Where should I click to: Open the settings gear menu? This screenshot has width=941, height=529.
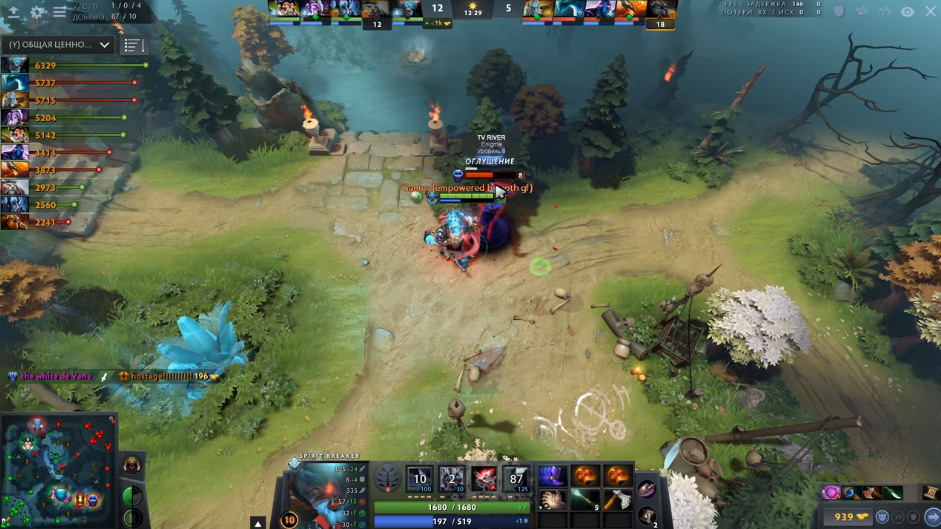(38, 12)
